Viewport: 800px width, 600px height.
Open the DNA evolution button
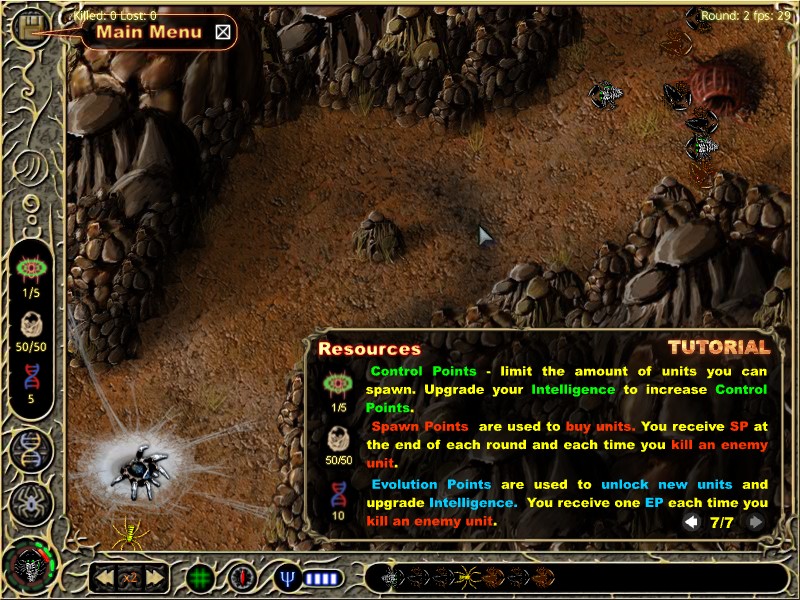pyautogui.click(x=32, y=452)
